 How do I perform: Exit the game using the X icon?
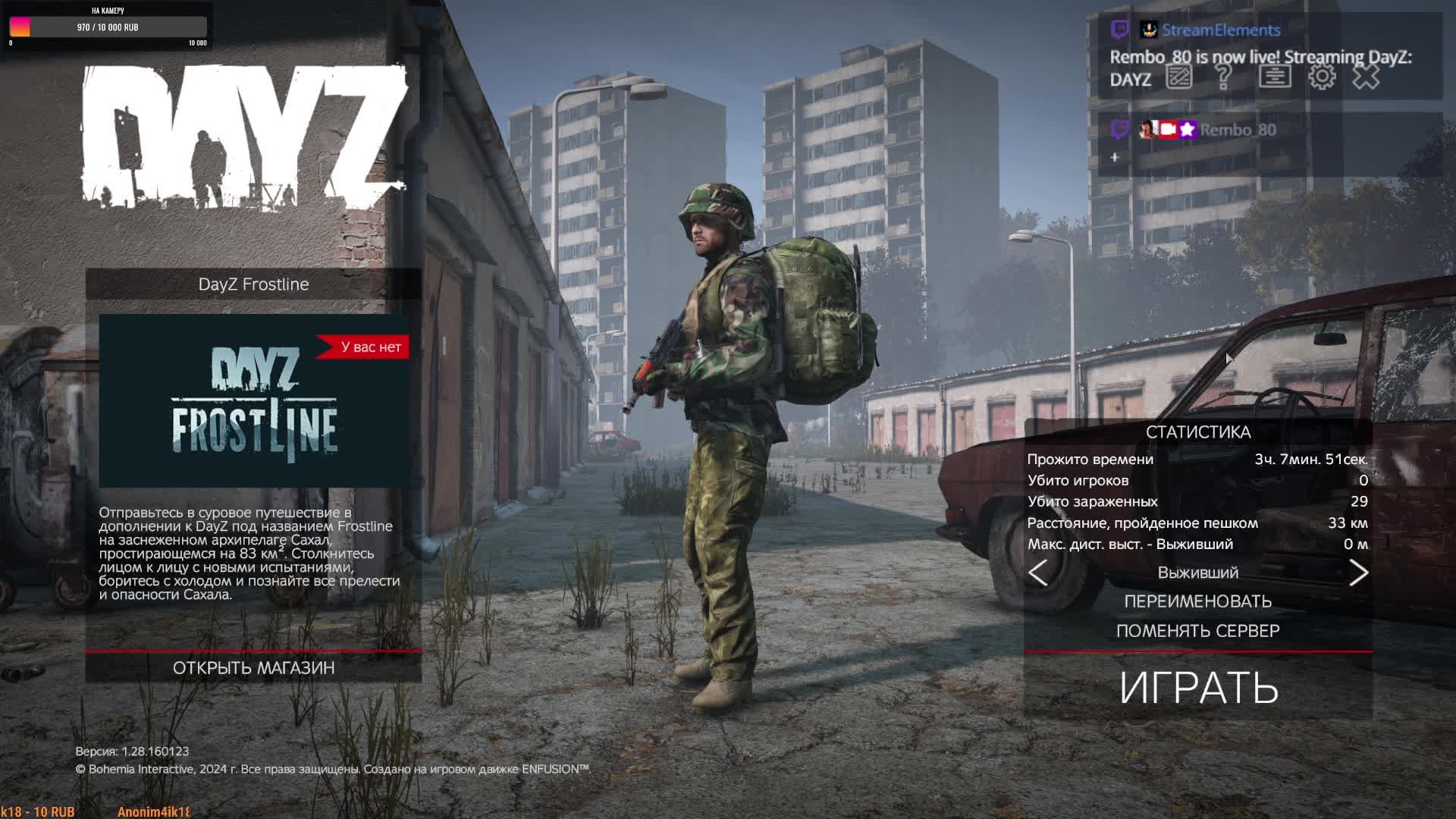1367,77
